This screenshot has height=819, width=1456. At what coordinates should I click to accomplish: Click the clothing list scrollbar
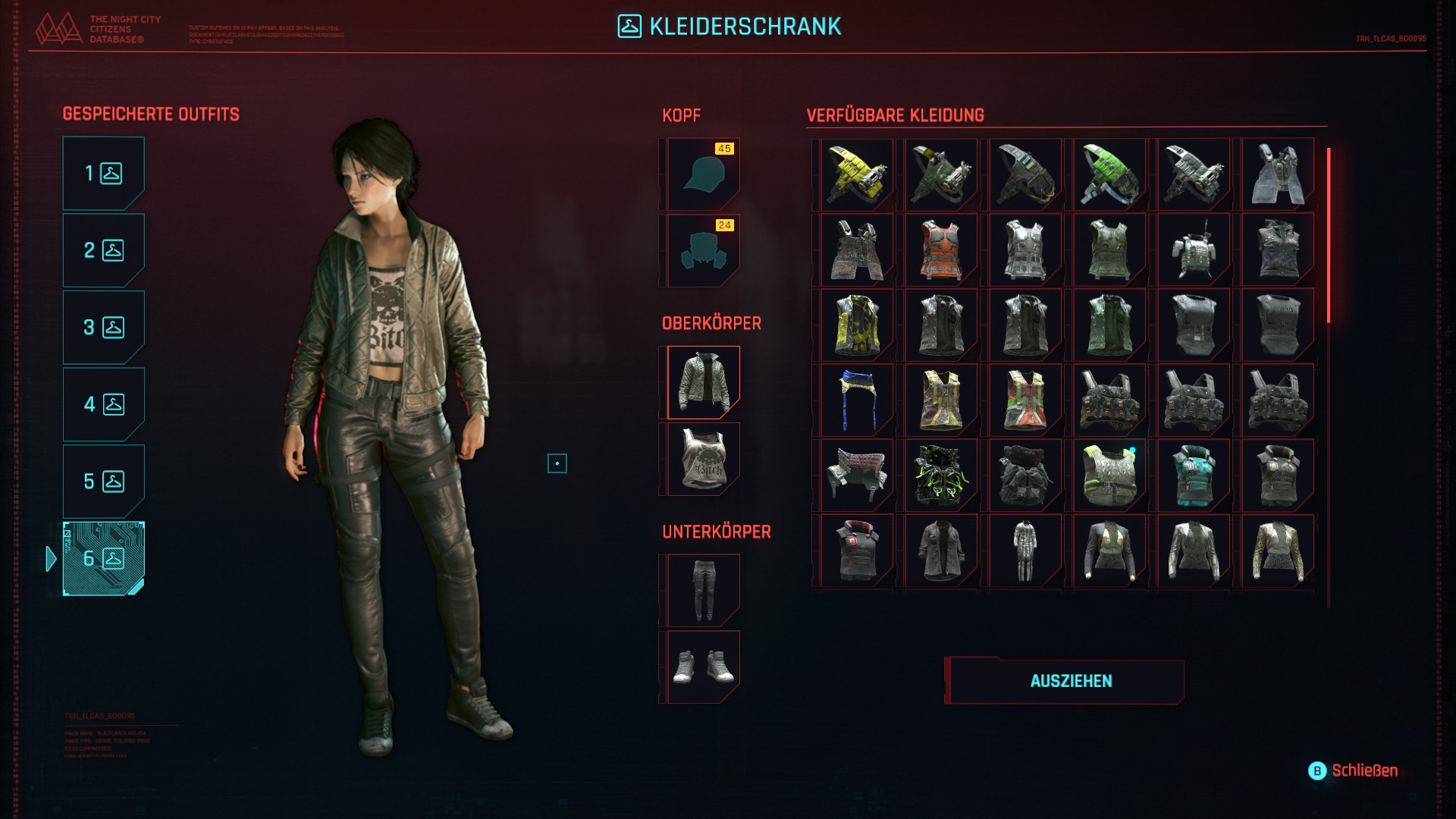[x=1329, y=235]
